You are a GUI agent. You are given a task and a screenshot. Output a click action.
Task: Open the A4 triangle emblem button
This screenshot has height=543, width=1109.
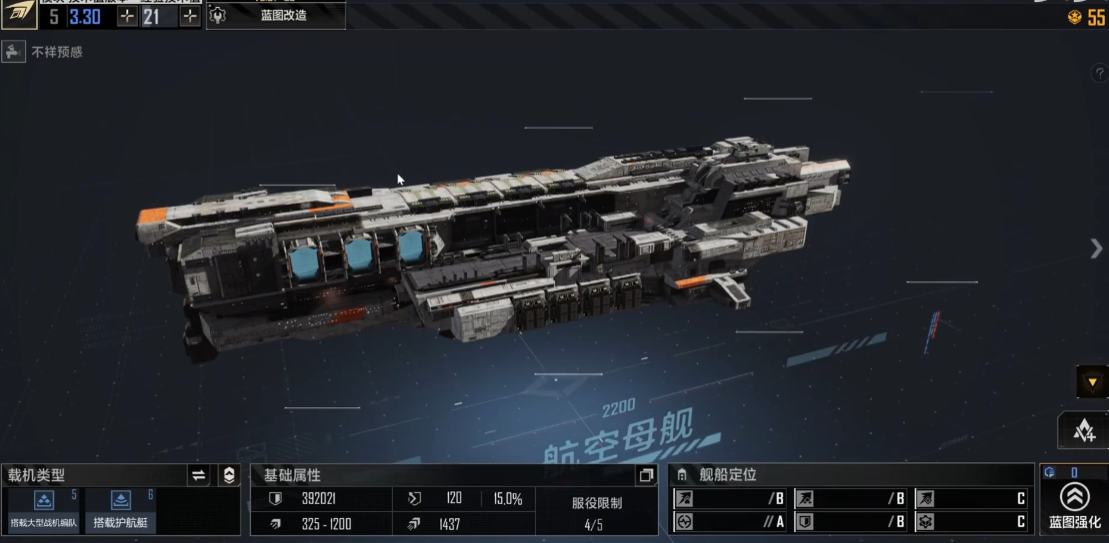click(1083, 431)
